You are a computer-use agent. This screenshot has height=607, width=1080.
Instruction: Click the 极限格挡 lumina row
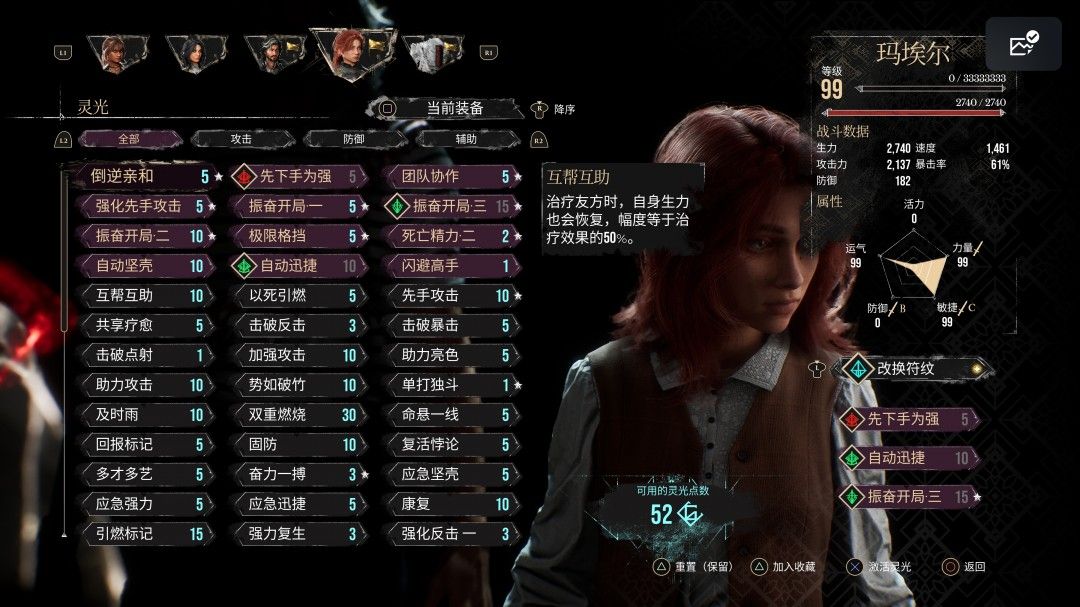coord(296,236)
